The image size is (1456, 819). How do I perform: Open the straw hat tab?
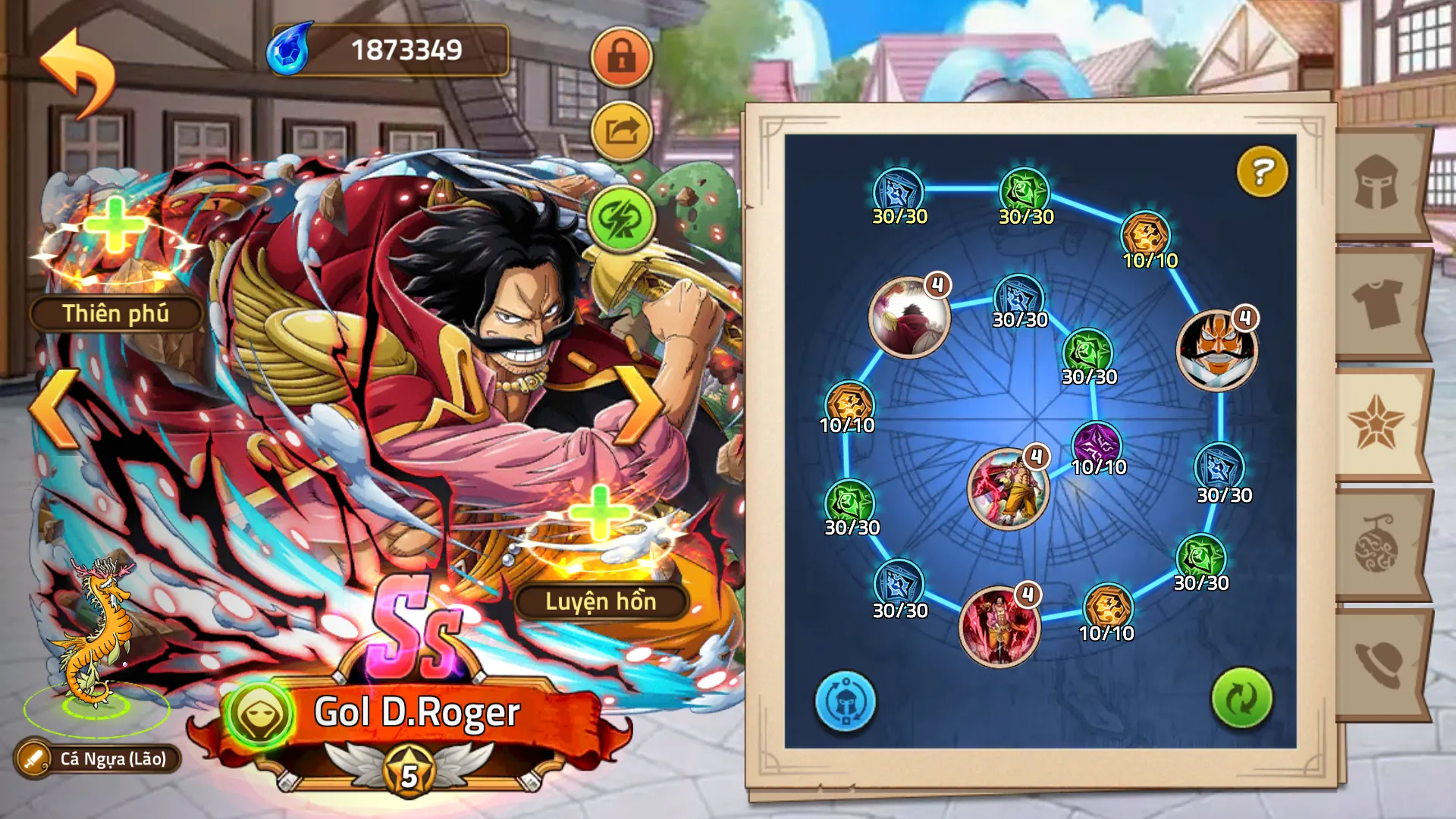(1376, 664)
